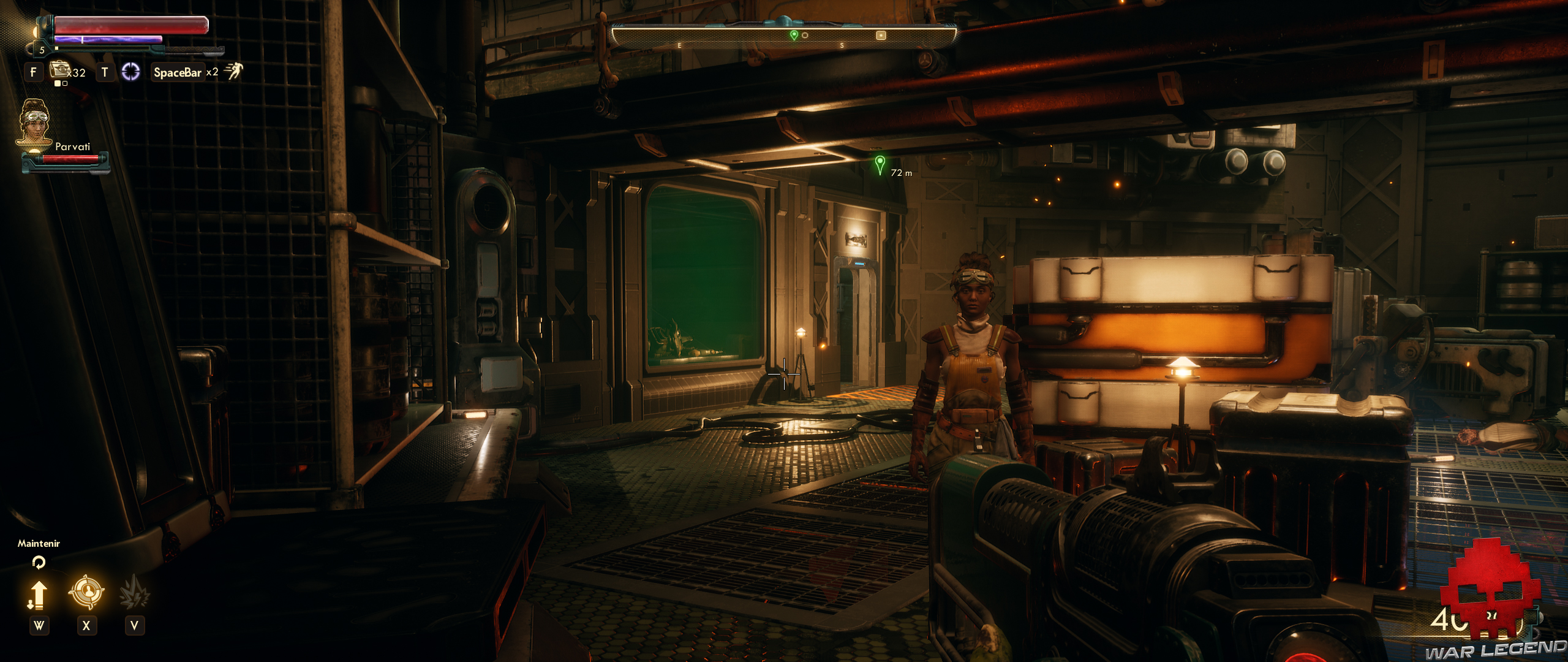The width and height of the screenshot is (1568, 662).
Task: Click the E direction label on the compass
Action: [679, 45]
